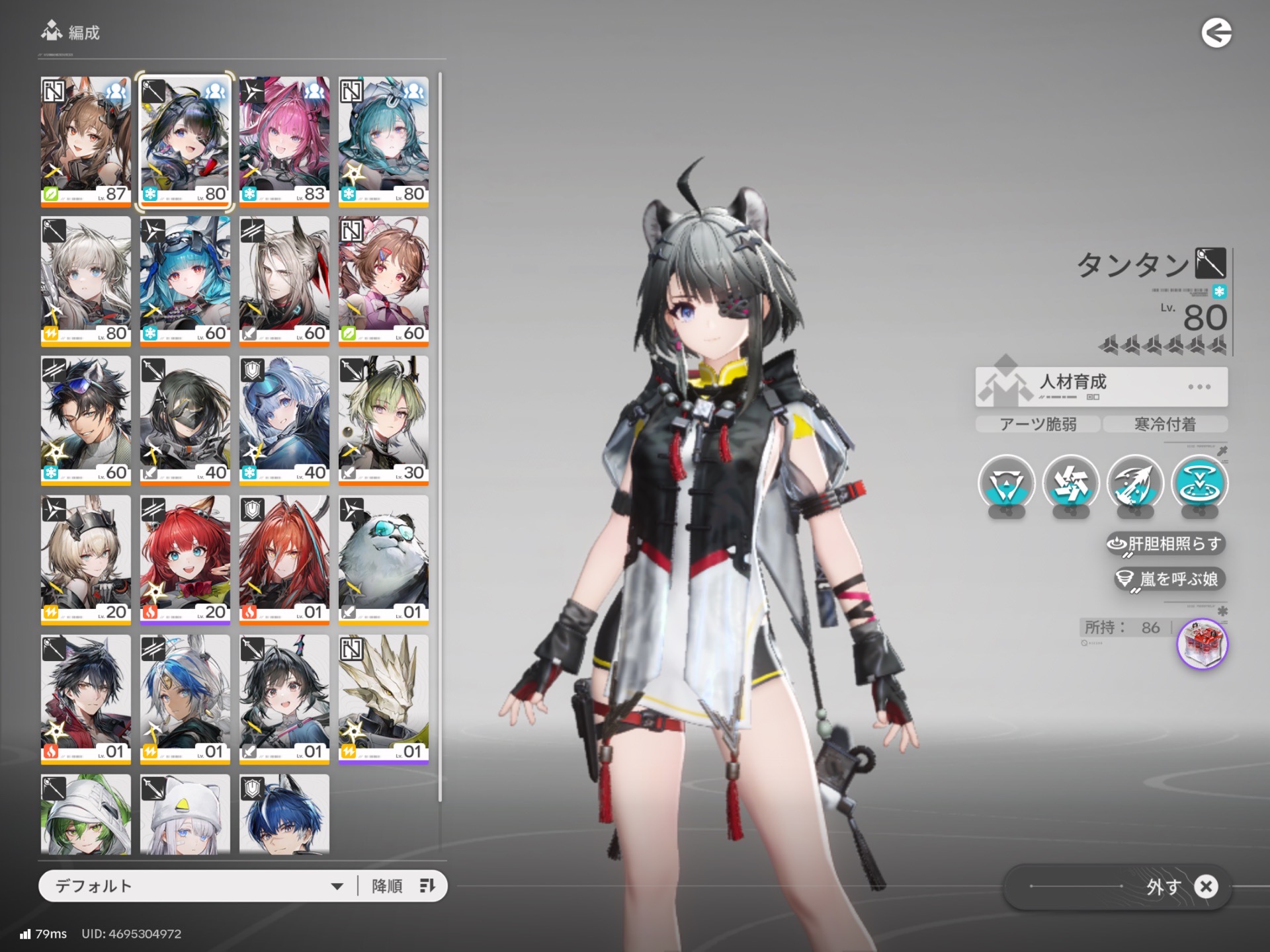Open the red gift box item icon
1270x952 pixels.
pos(1202,644)
